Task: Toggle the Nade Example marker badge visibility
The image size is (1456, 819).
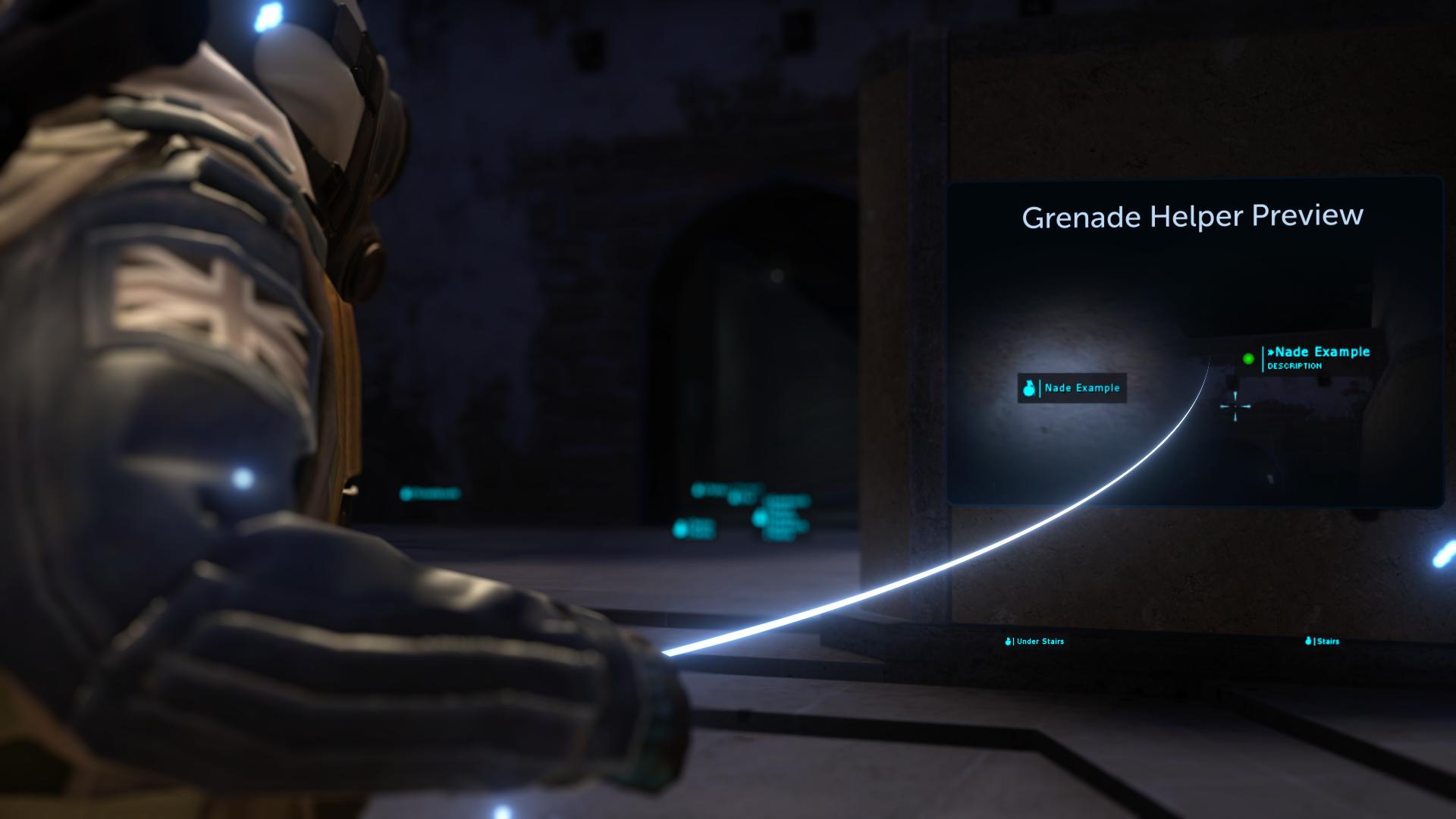Action: coord(1072,388)
